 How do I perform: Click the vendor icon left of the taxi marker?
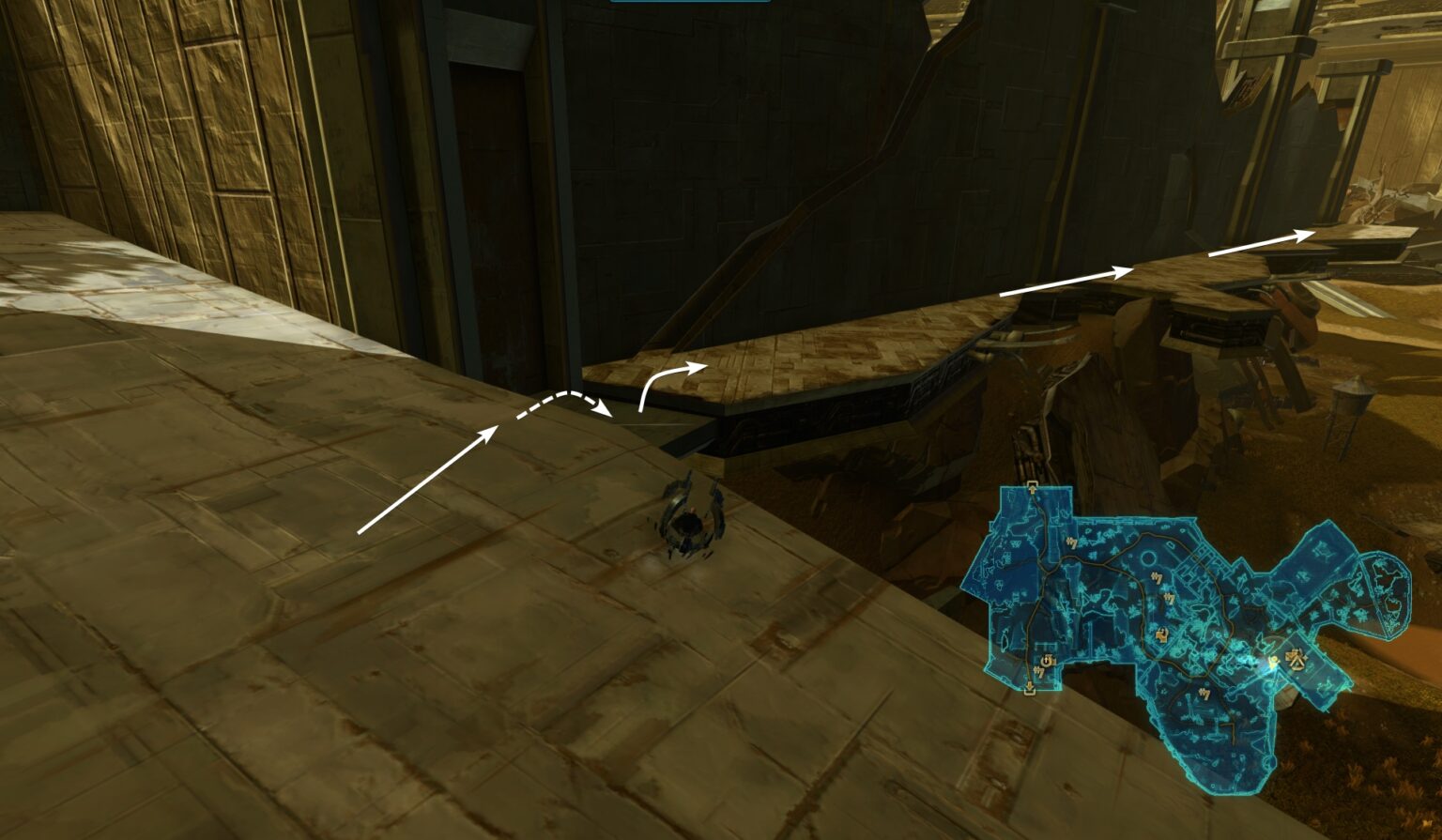(x=1171, y=597)
